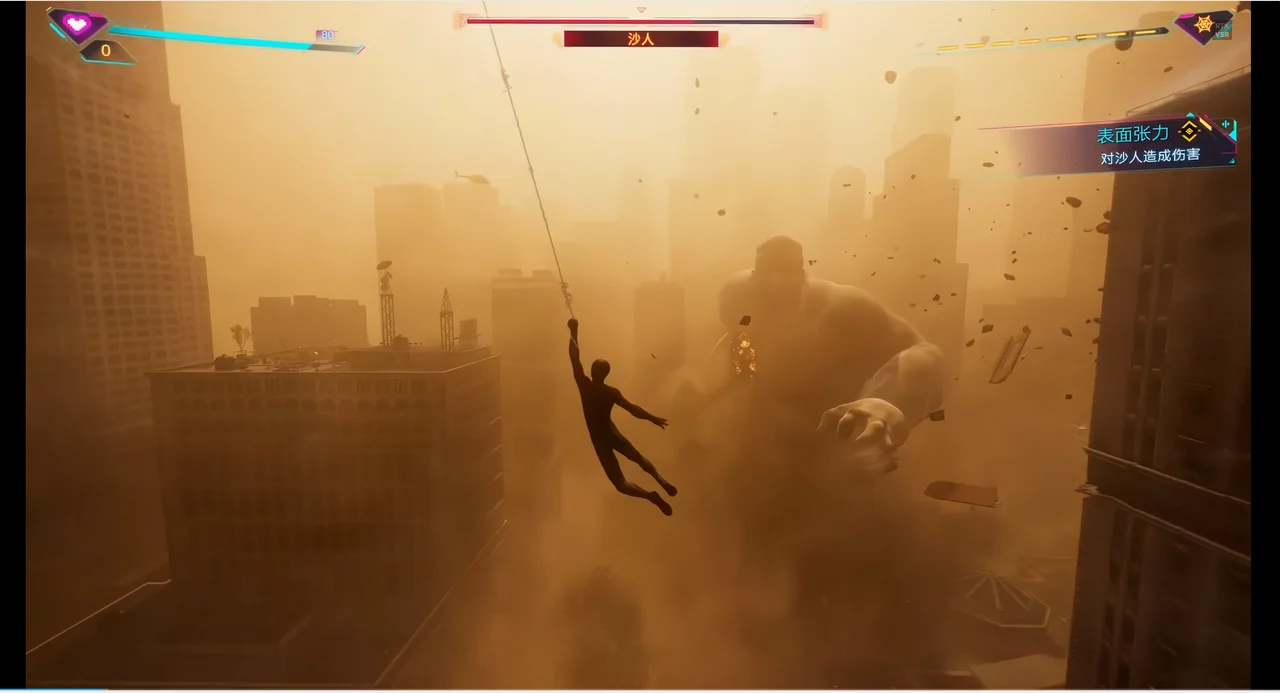
Task: Click the pink heart health icon
Action: tap(77, 24)
